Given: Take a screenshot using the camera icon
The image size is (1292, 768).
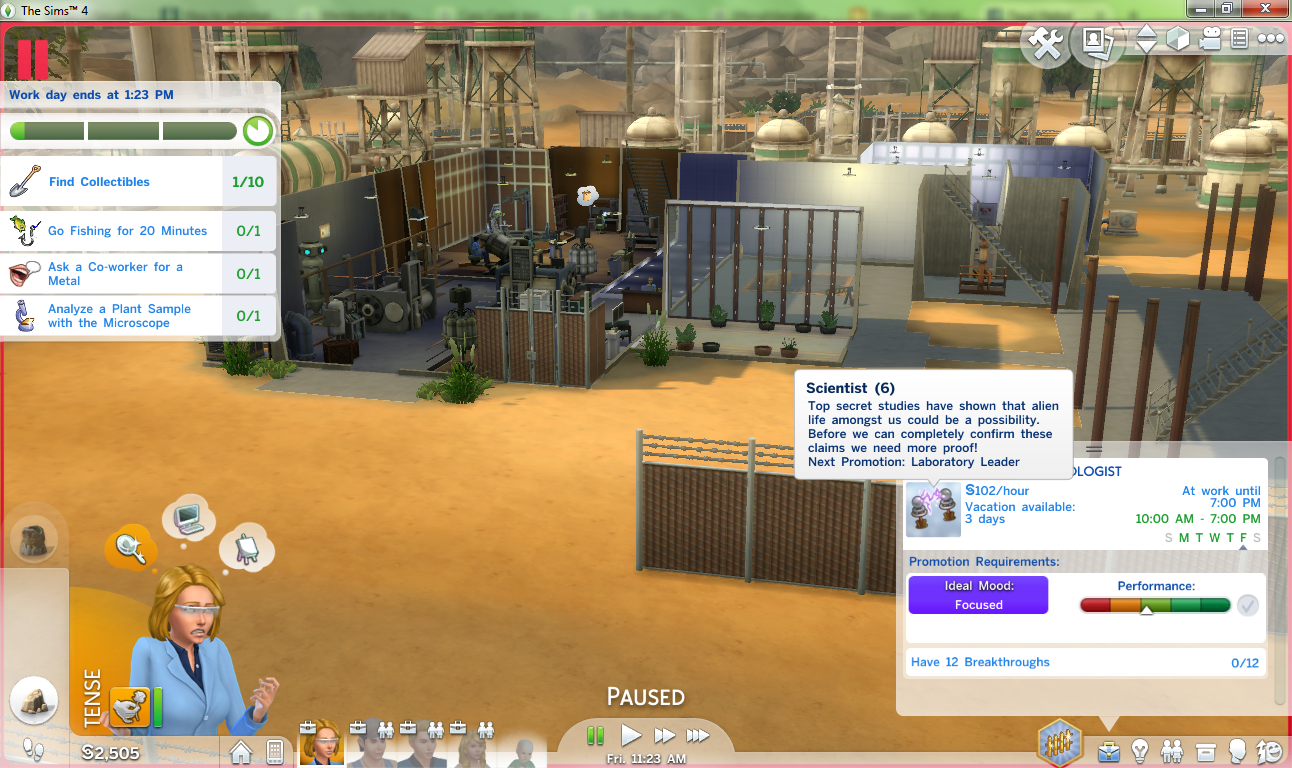Looking at the screenshot, I should click(1096, 44).
